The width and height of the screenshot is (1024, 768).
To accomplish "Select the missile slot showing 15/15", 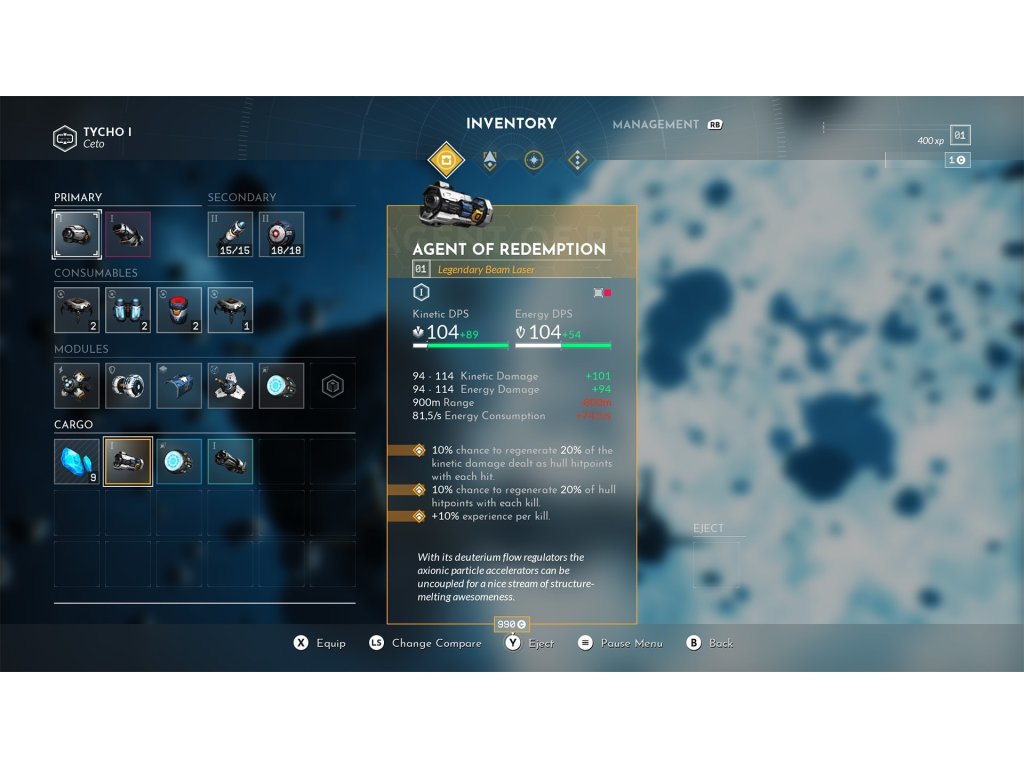I will pyautogui.click(x=230, y=234).
